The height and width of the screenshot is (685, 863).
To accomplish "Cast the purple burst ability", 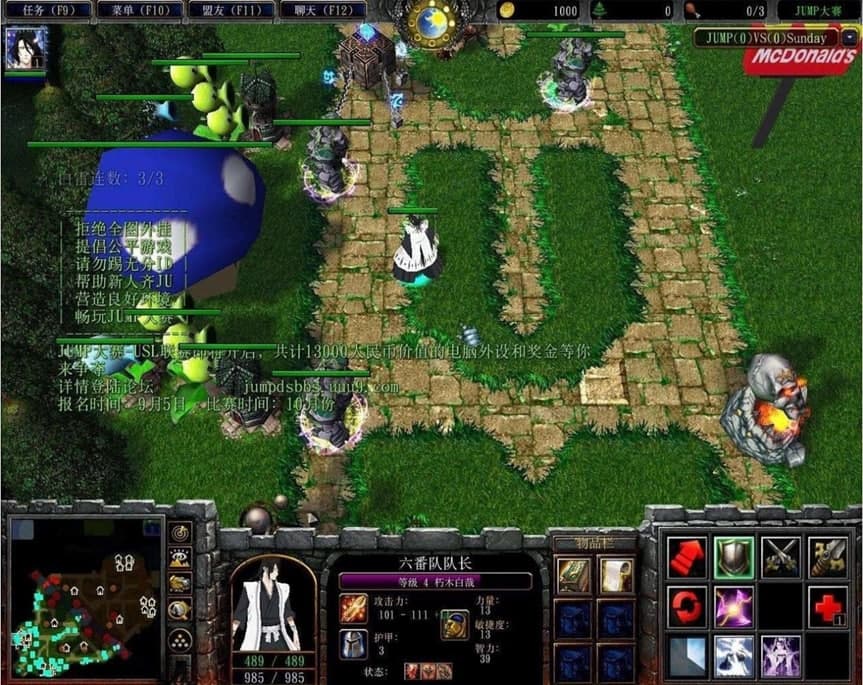I will click(x=733, y=606).
